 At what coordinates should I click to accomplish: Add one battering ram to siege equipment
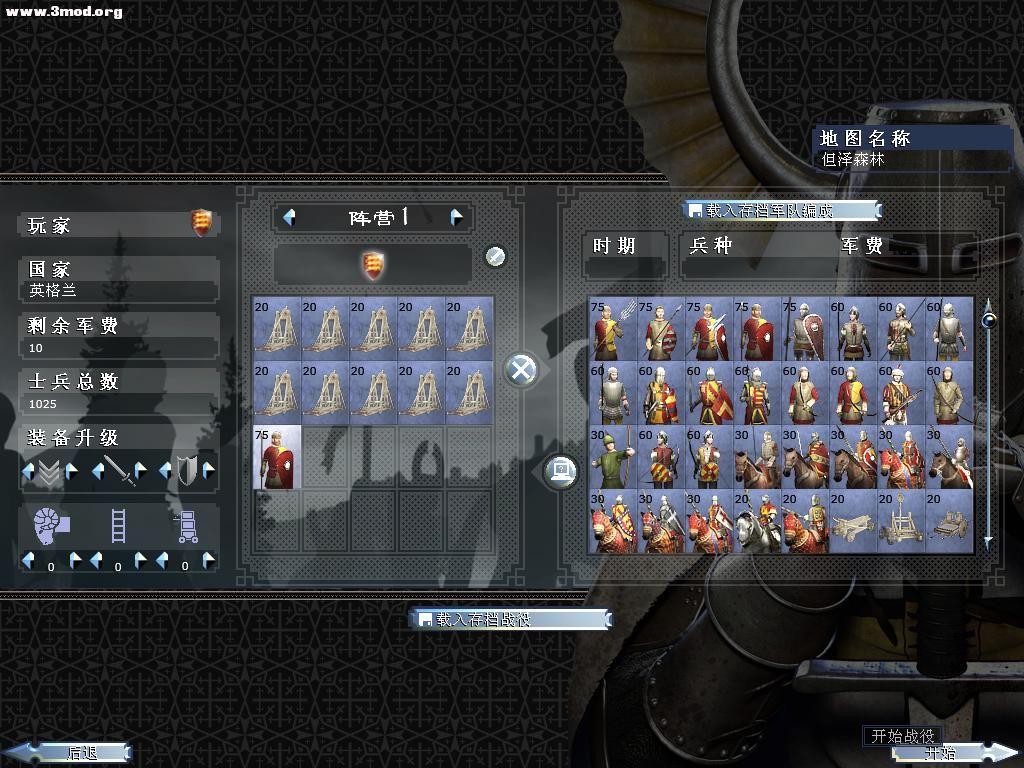click(x=73, y=561)
